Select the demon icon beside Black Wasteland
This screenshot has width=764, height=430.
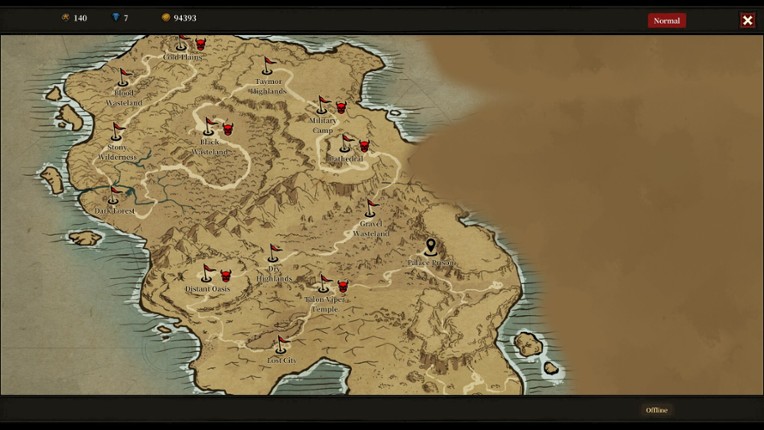[228, 128]
